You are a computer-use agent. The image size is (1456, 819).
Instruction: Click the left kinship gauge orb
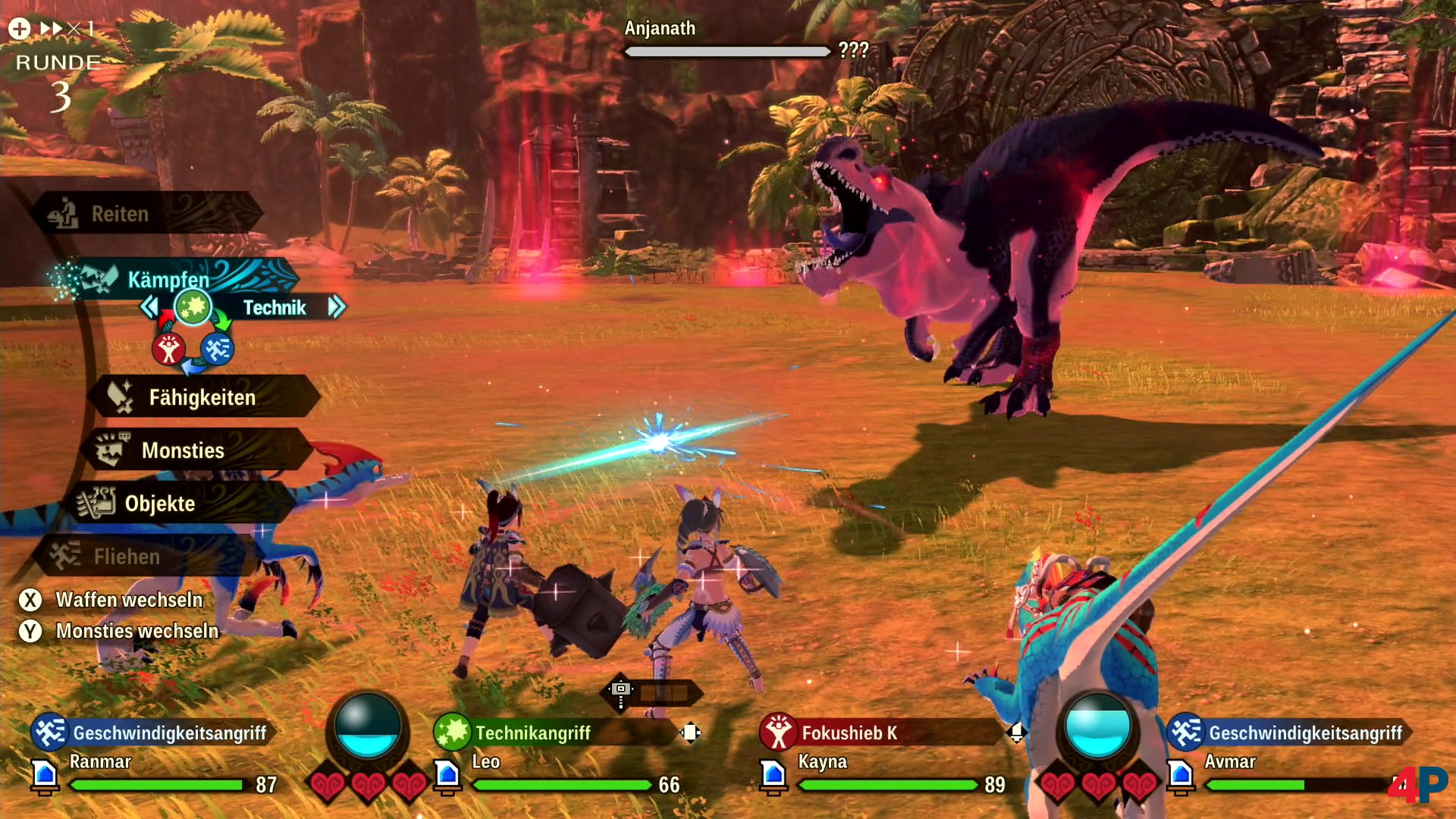[x=368, y=726]
